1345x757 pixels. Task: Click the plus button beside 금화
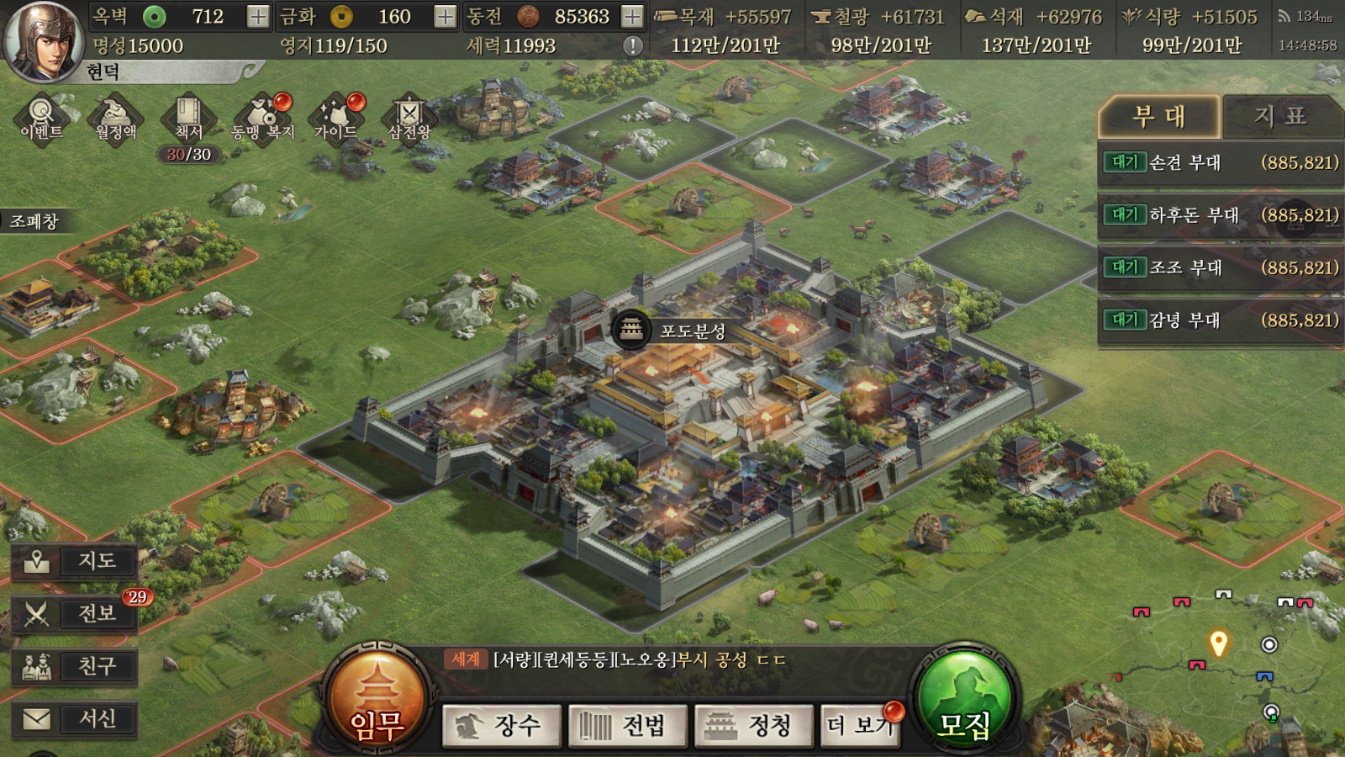pos(445,17)
